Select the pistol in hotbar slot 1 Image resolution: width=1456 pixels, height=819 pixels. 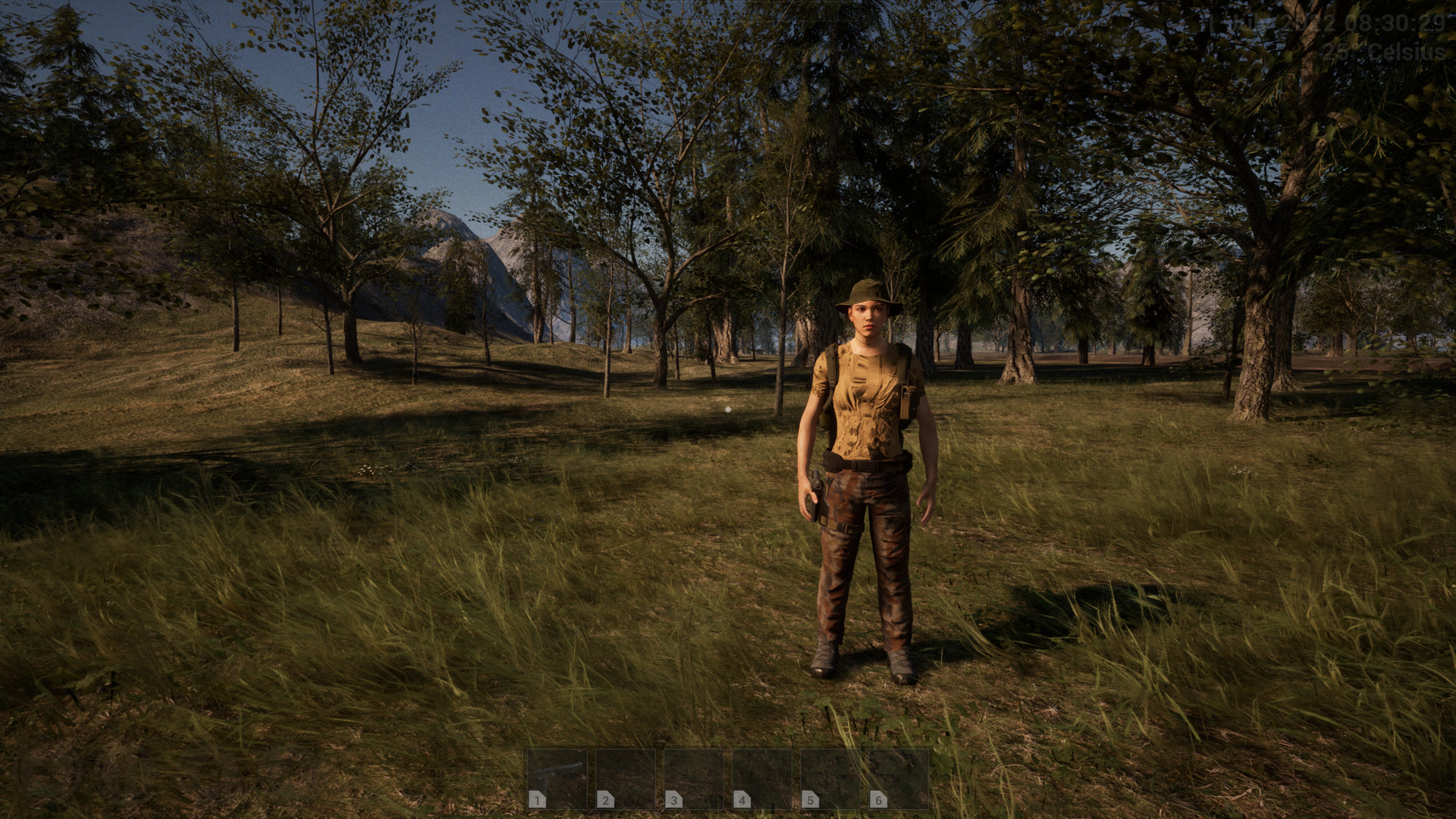tap(557, 779)
